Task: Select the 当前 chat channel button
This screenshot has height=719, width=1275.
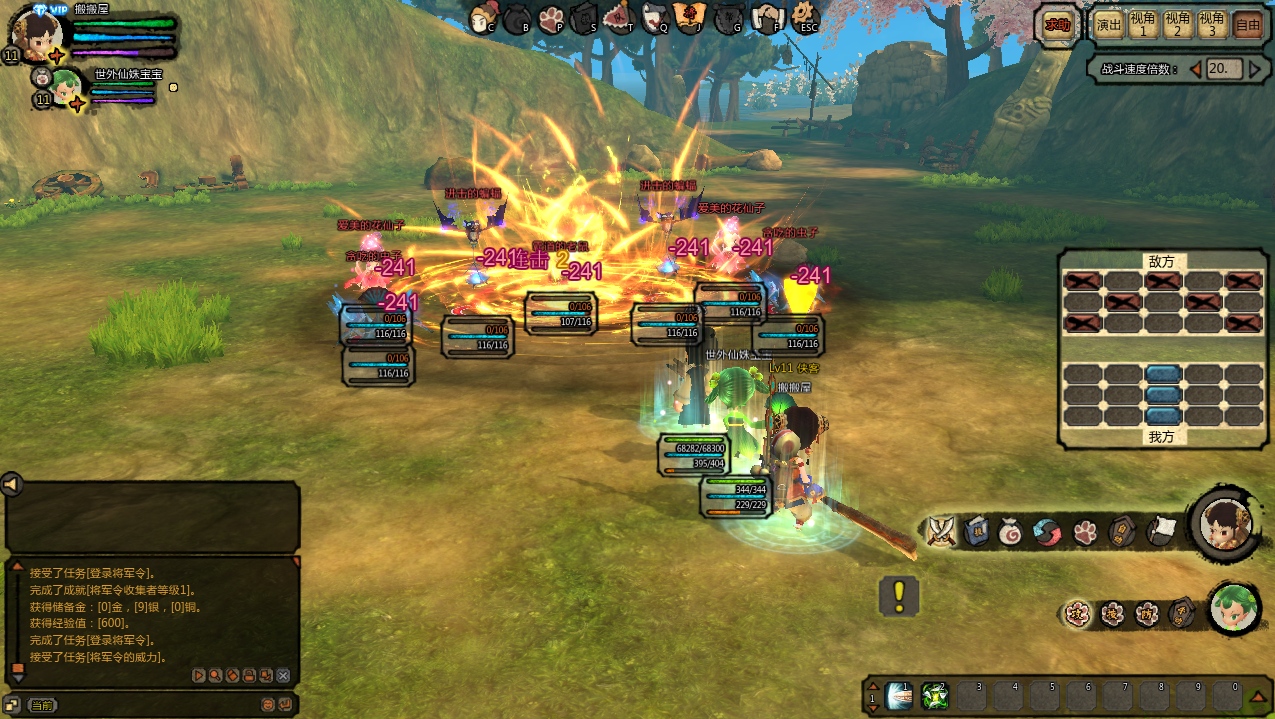Action: point(42,705)
